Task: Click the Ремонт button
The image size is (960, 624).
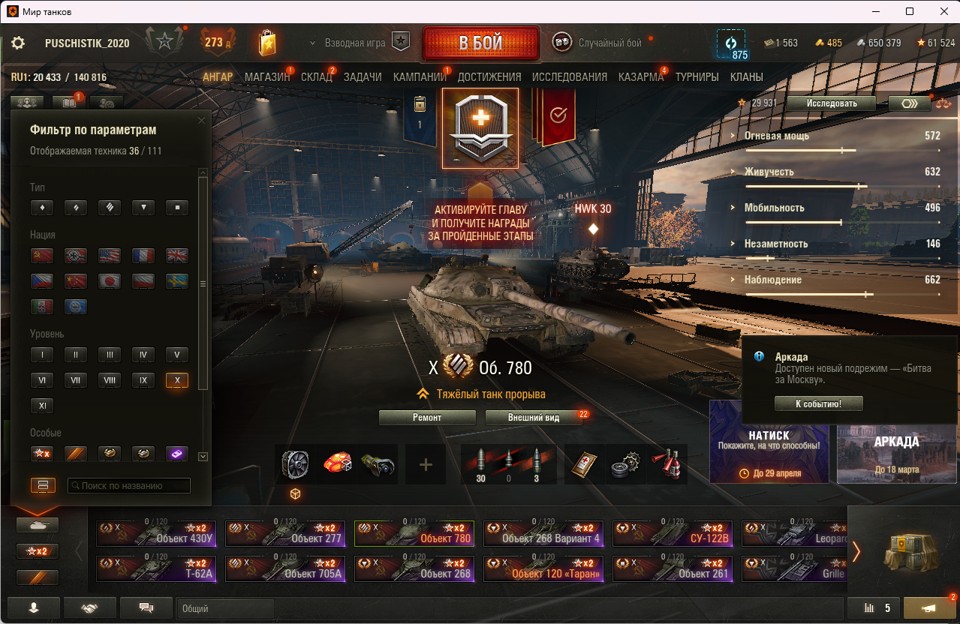Action: point(427,417)
